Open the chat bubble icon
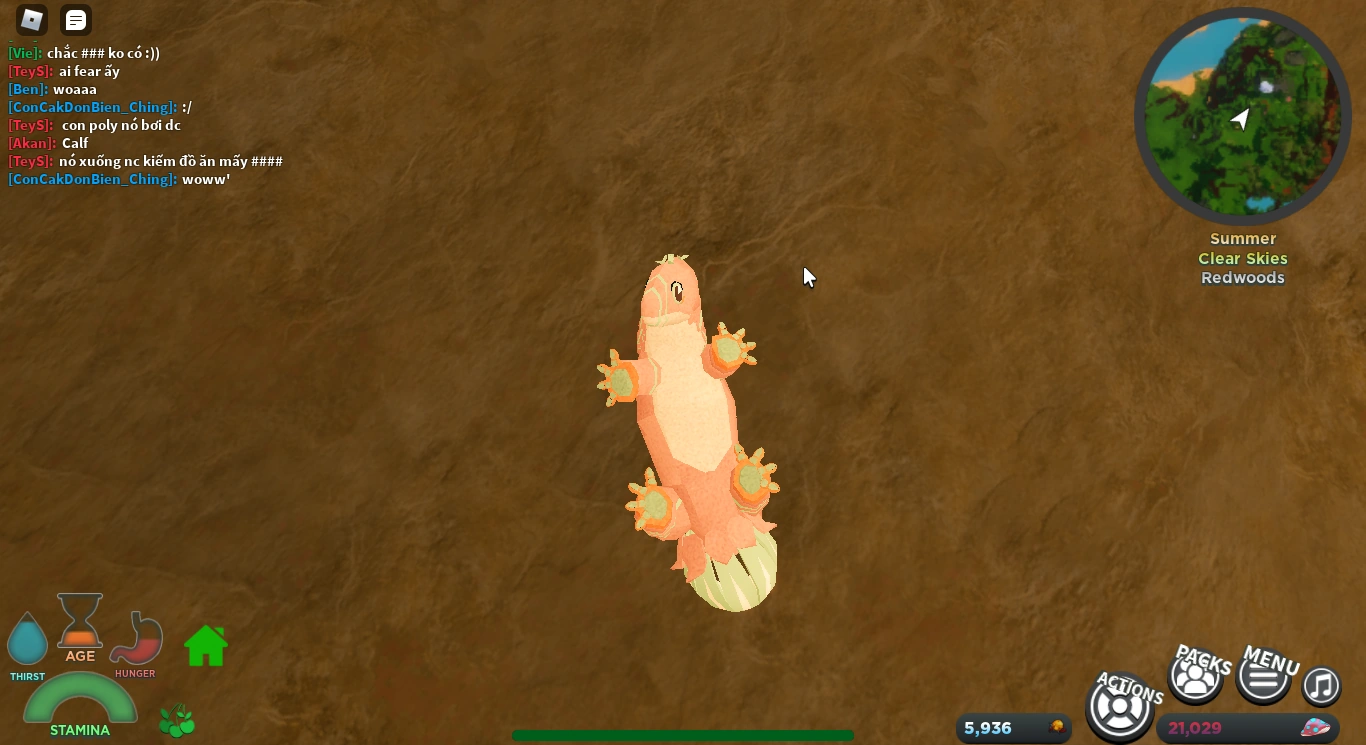This screenshot has width=1366, height=745. (x=74, y=20)
